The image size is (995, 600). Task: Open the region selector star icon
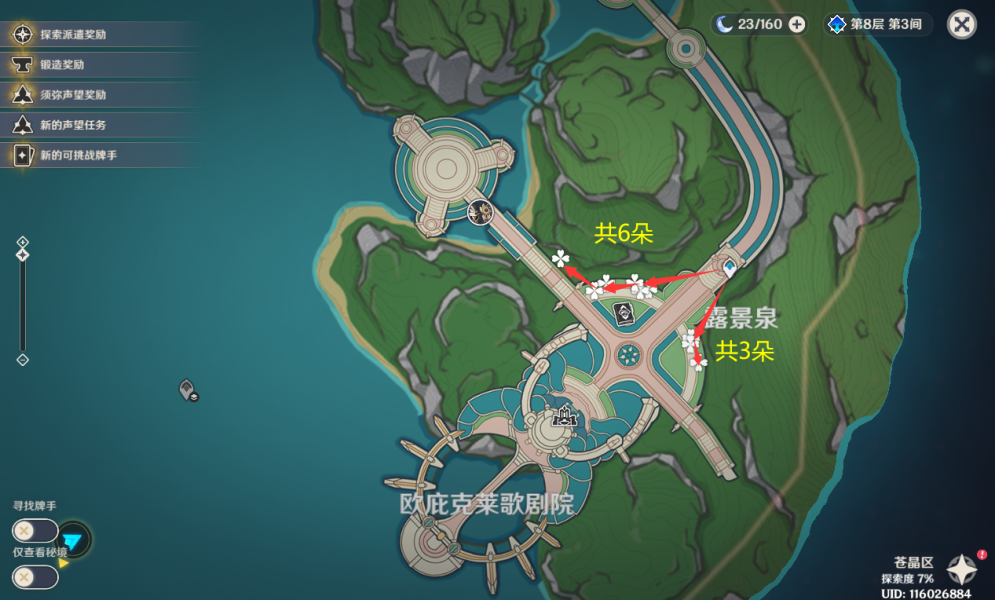point(962,570)
